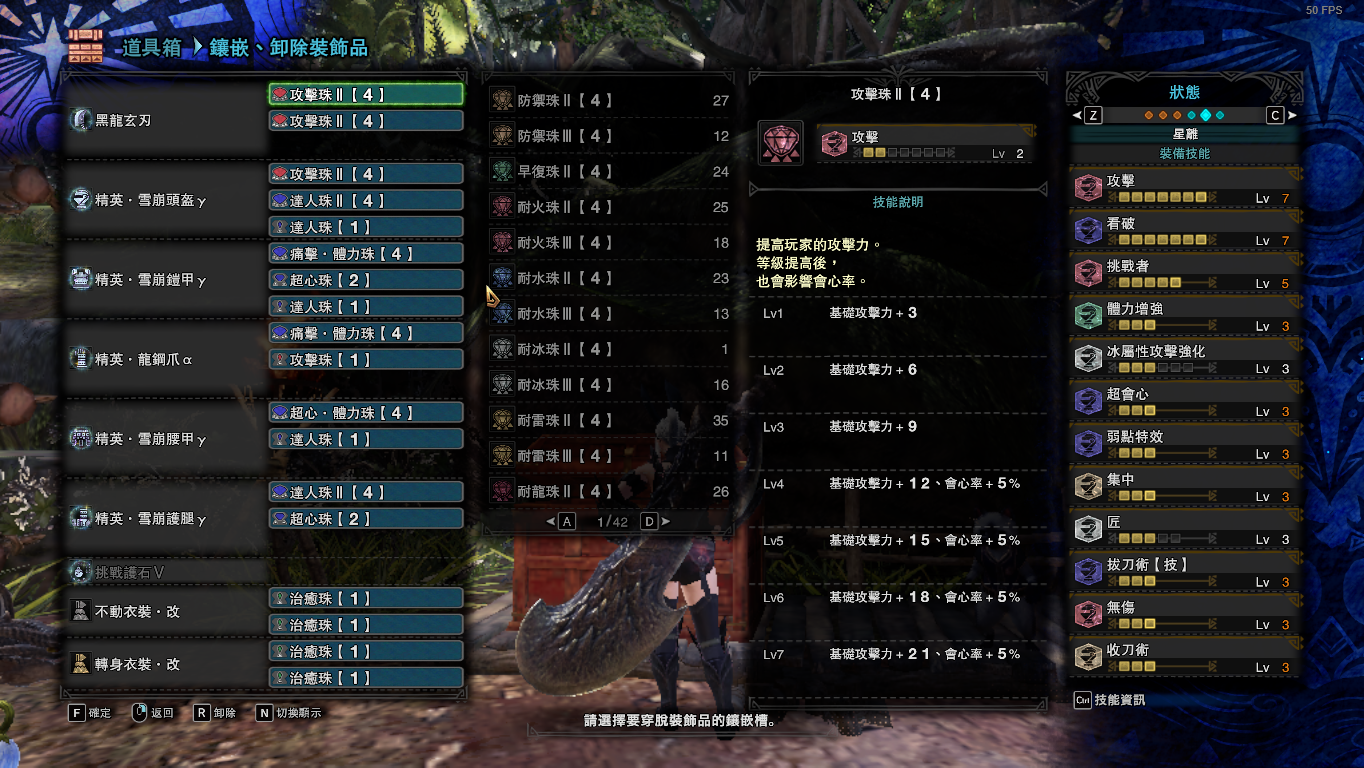Select the 黑龍玄刃 weapon row

point(123,121)
